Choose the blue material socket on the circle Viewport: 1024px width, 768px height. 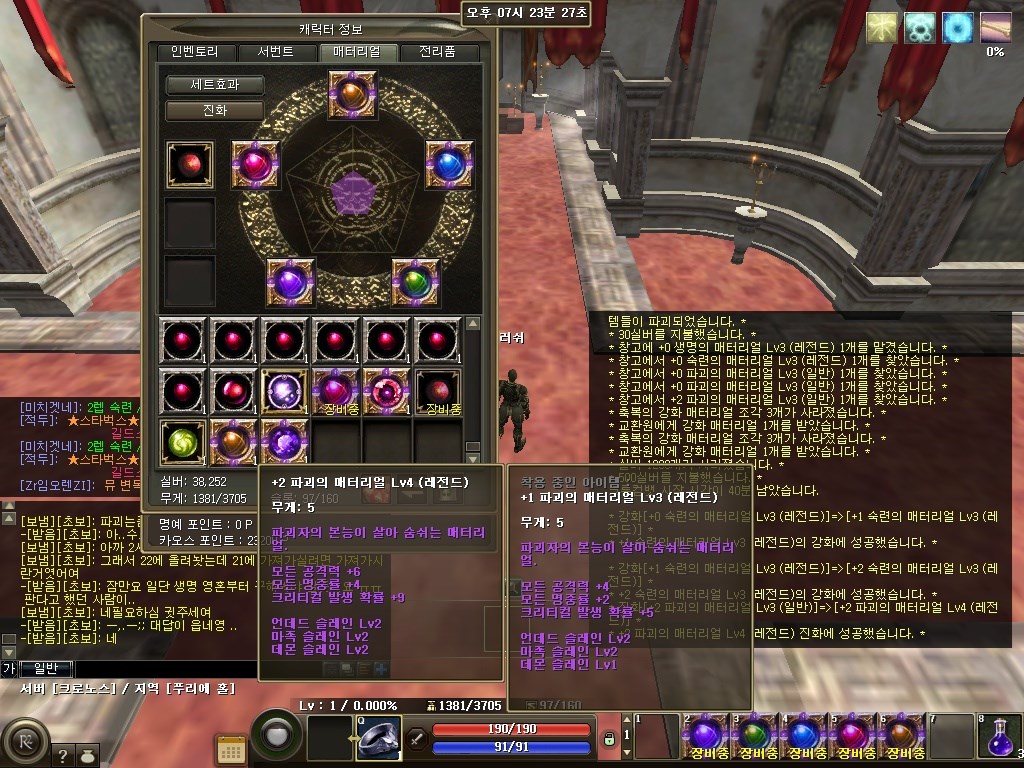point(450,165)
